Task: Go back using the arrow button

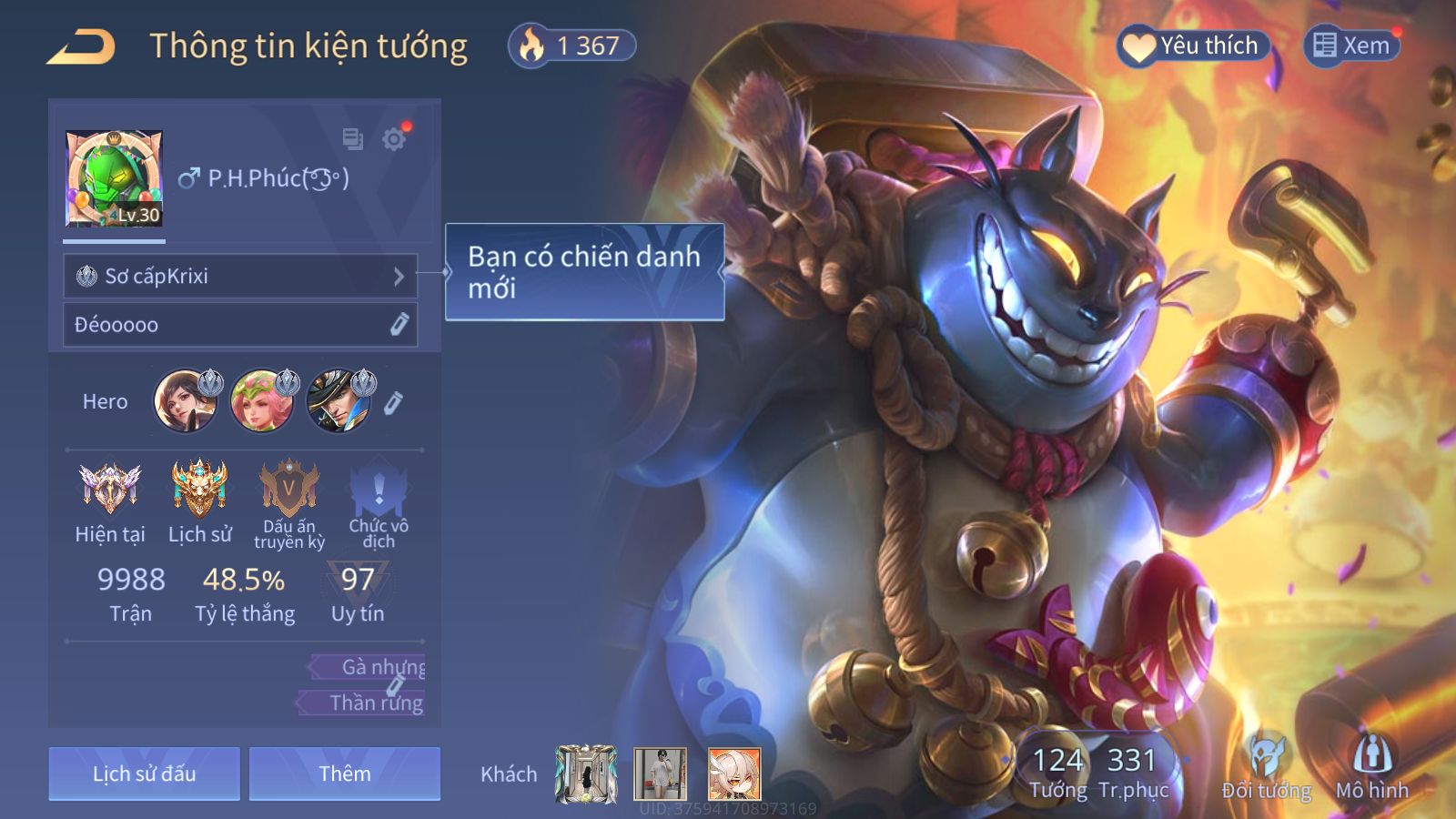Action: (x=81, y=46)
